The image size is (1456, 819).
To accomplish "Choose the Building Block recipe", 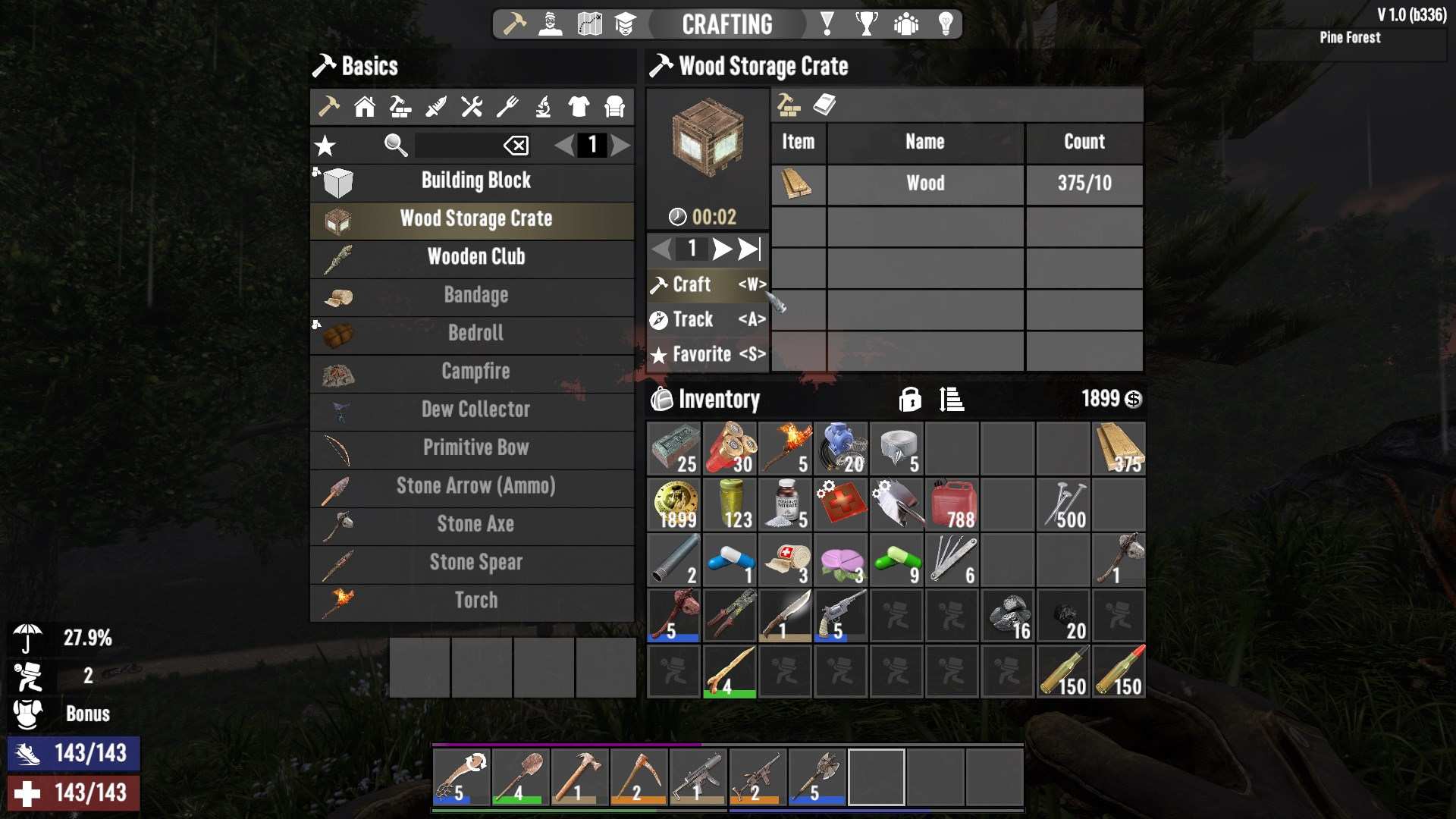I will click(475, 181).
